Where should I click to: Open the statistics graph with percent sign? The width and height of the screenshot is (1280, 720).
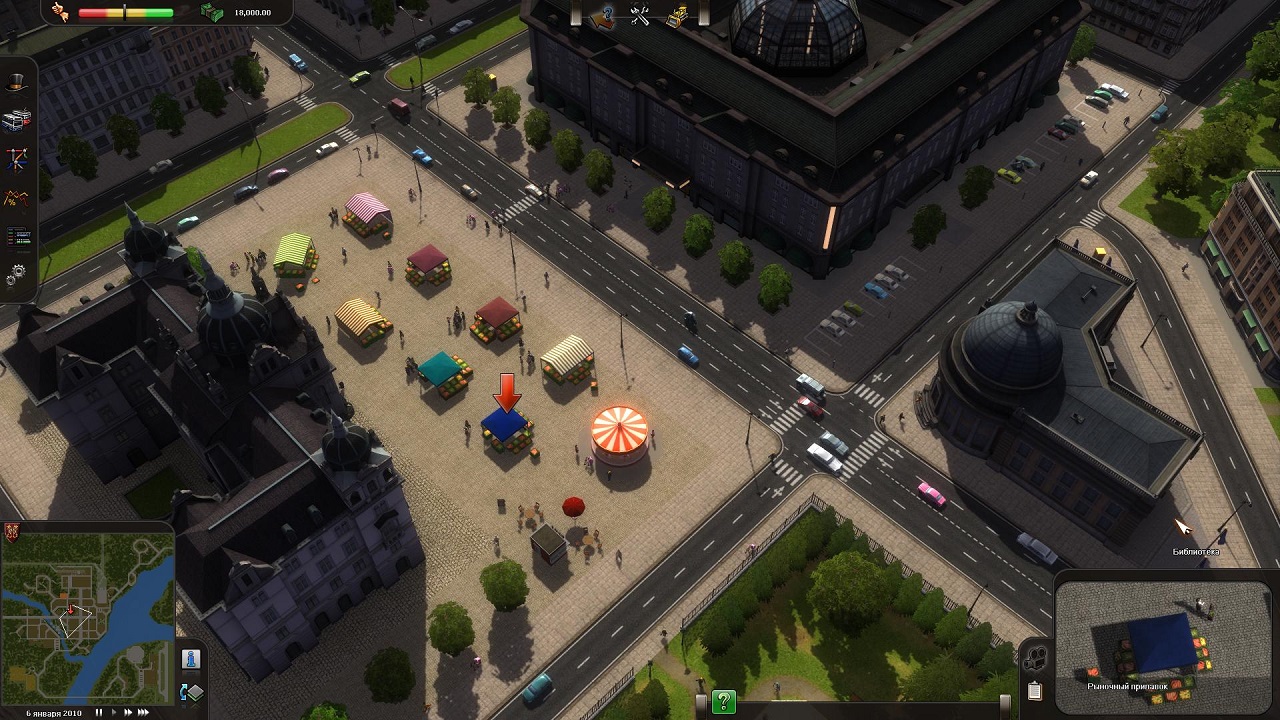17,197
